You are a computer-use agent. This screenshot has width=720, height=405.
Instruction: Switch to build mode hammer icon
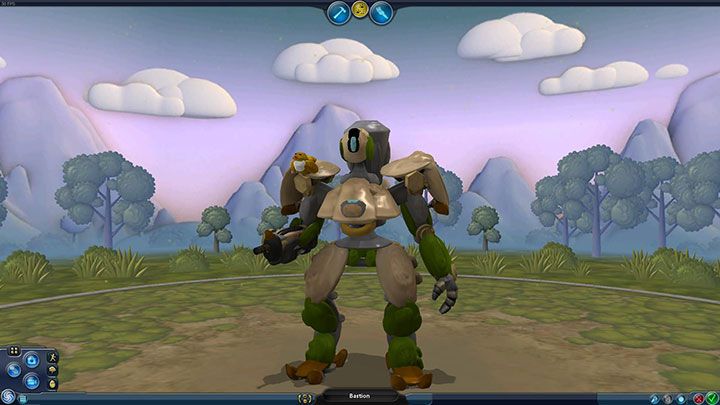(338, 12)
